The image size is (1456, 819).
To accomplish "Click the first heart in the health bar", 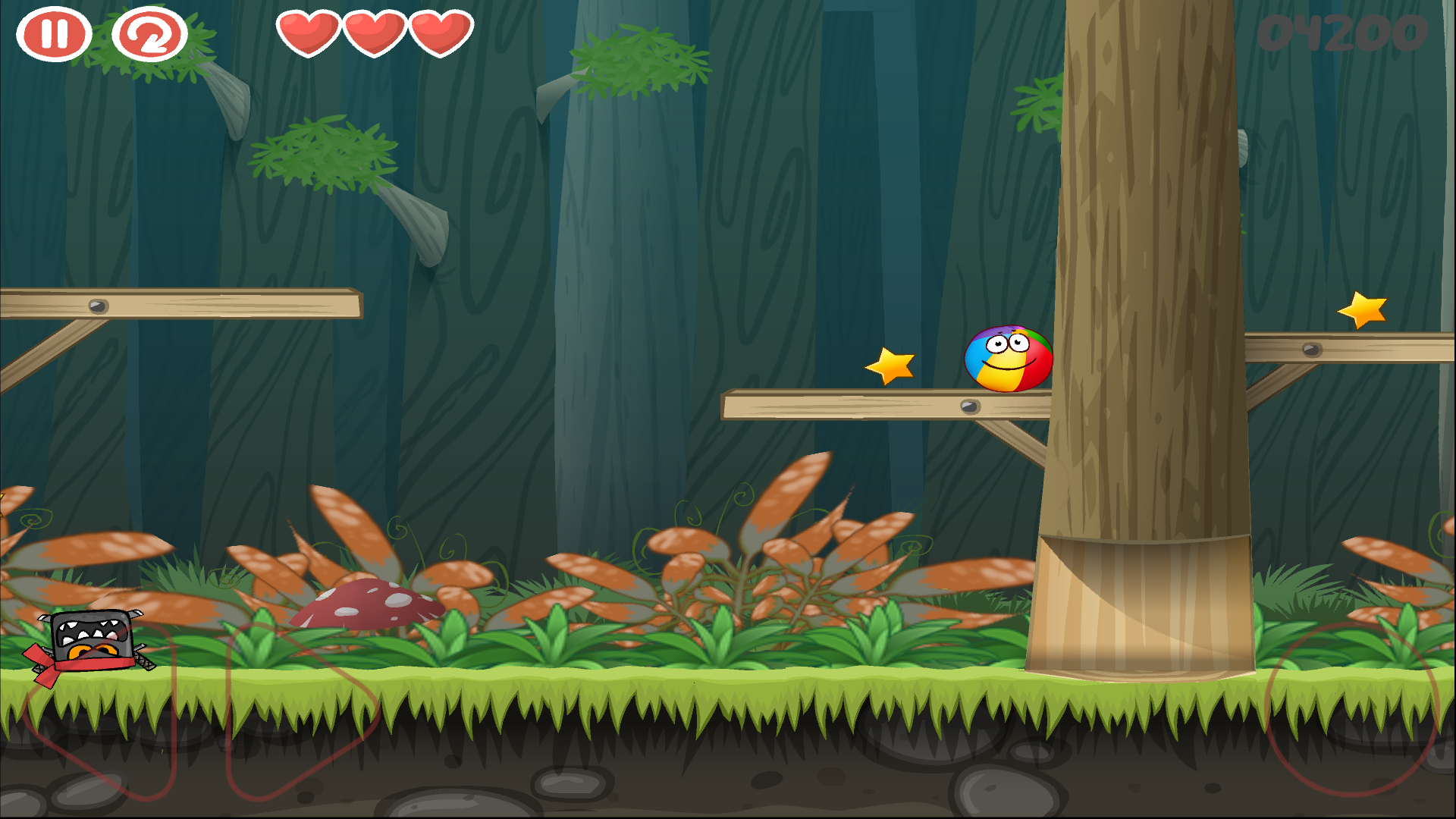I will (x=308, y=34).
